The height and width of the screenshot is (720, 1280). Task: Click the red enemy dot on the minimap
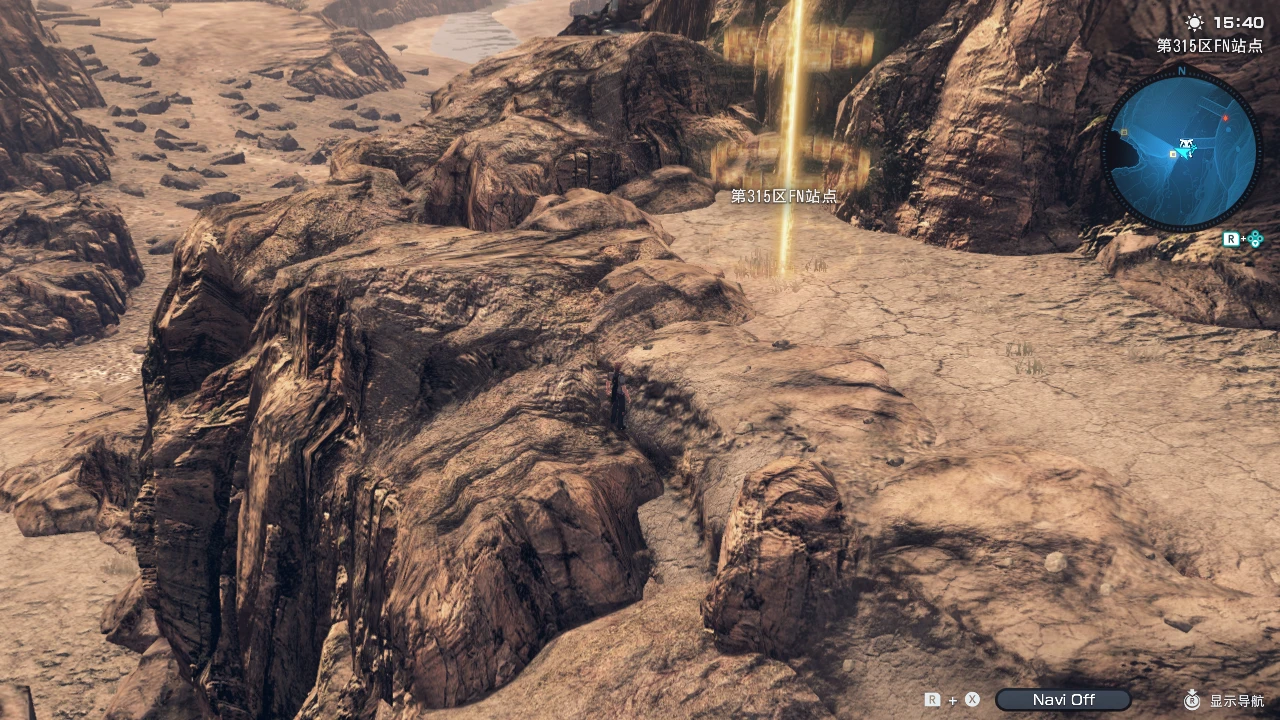coord(1224,117)
